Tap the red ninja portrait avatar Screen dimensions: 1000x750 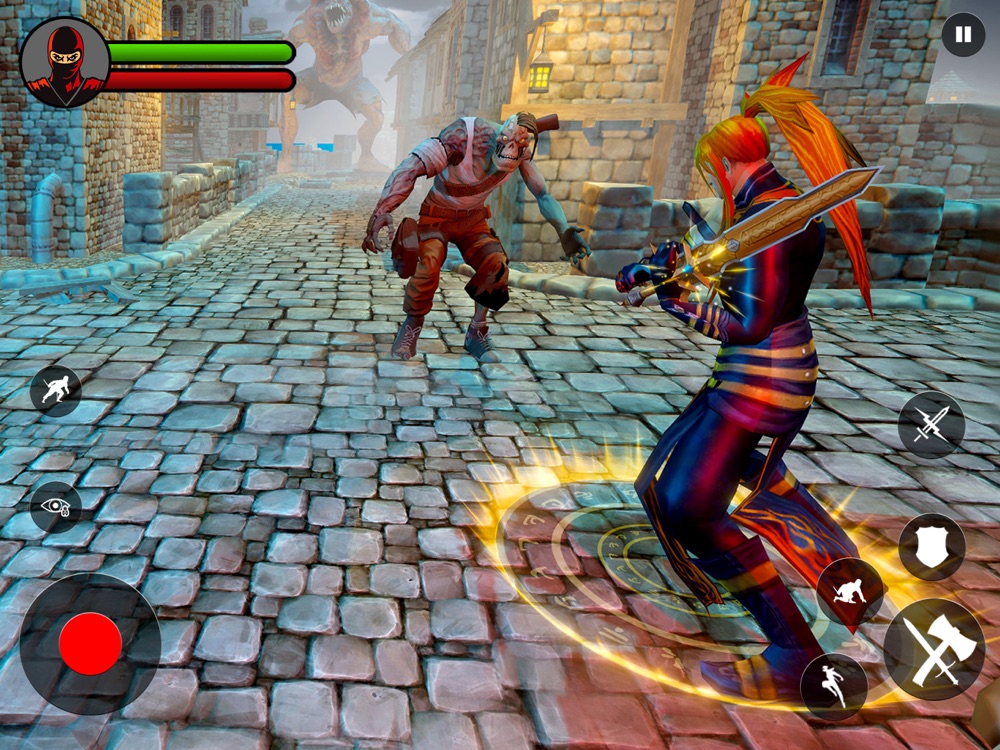pyautogui.click(x=65, y=62)
